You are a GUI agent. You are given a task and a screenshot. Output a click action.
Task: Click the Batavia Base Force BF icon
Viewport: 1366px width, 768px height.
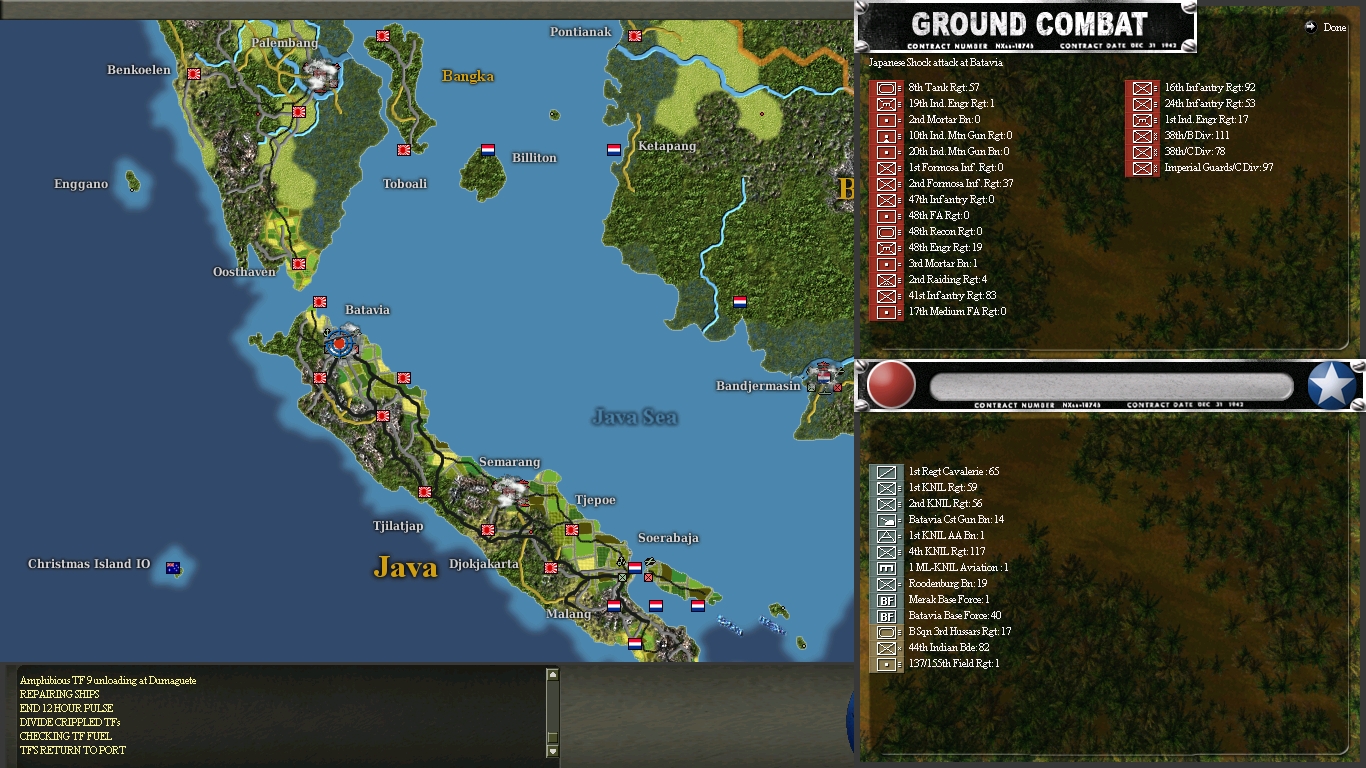[885, 615]
